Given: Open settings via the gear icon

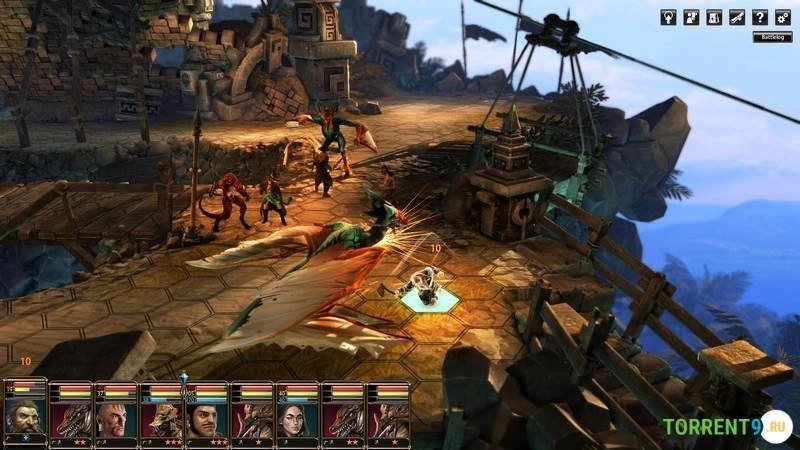Looking at the screenshot, I should (x=785, y=17).
